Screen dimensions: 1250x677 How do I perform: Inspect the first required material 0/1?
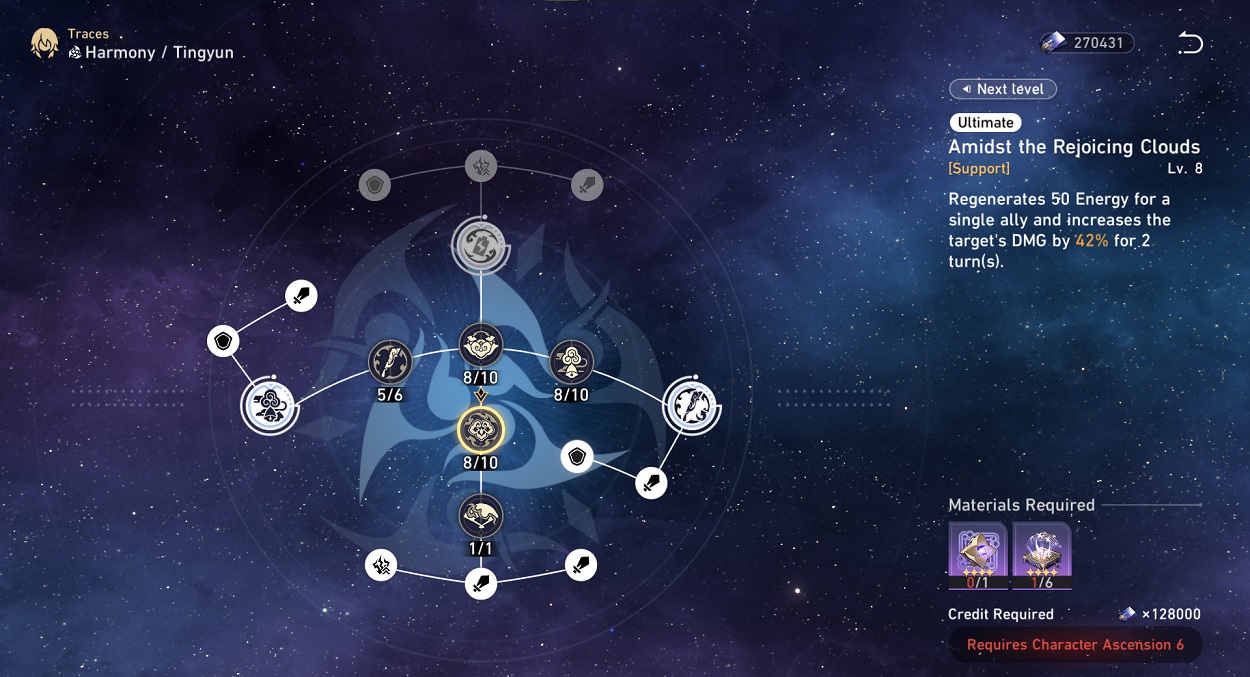click(978, 554)
